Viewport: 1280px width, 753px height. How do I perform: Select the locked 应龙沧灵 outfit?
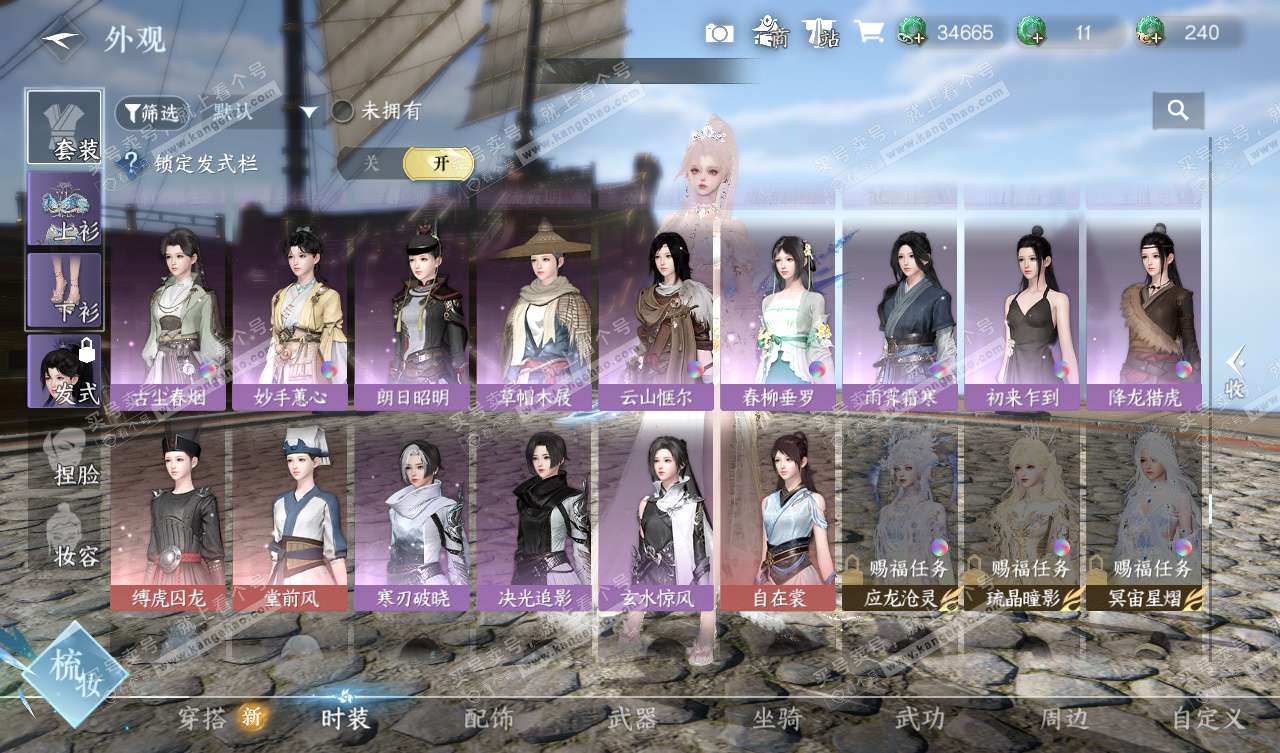point(900,520)
